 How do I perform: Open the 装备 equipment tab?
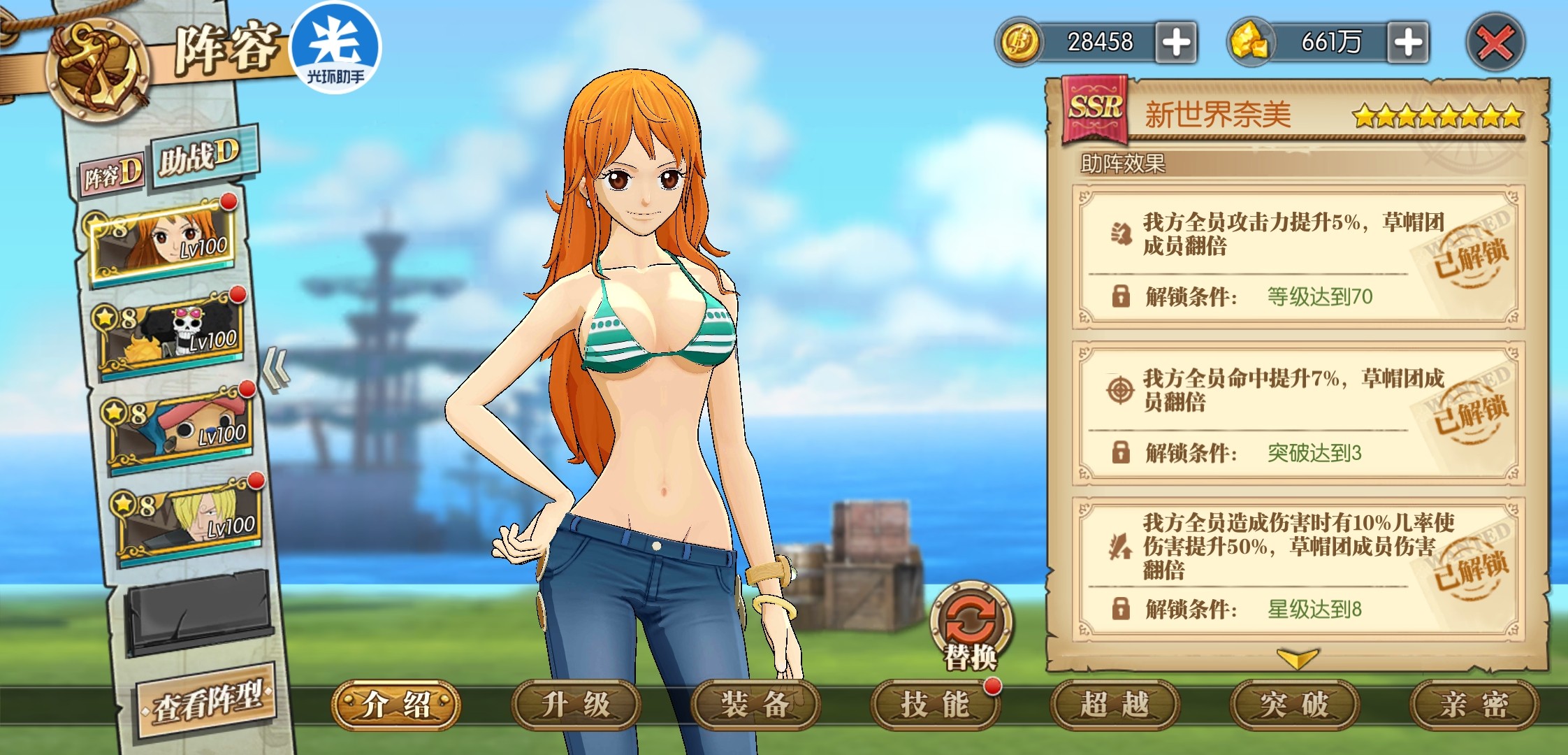tap(755, 705)
